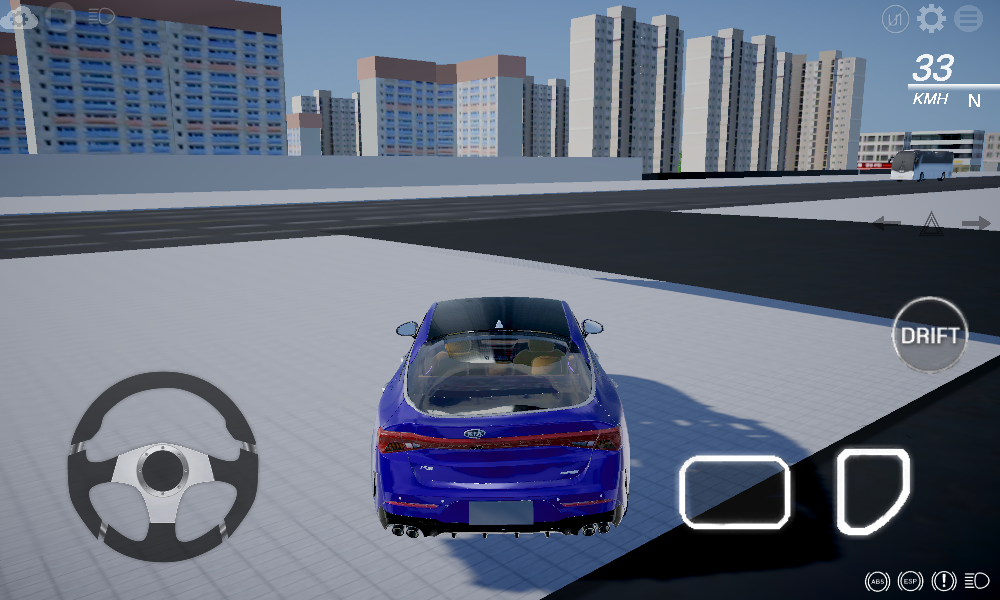Viewport: 1000px width, 600px height.
Task: Open the gear settings icon
Action: (x=931, y=18)
